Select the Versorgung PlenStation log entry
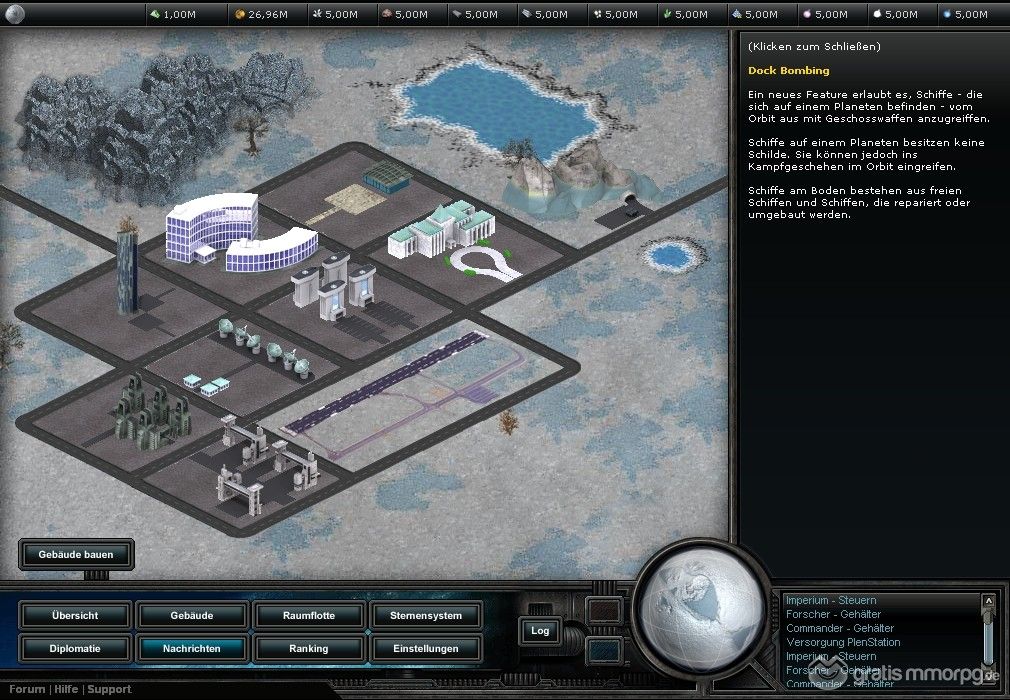Screen dimensions: 1010x700 tap(842, 642)
